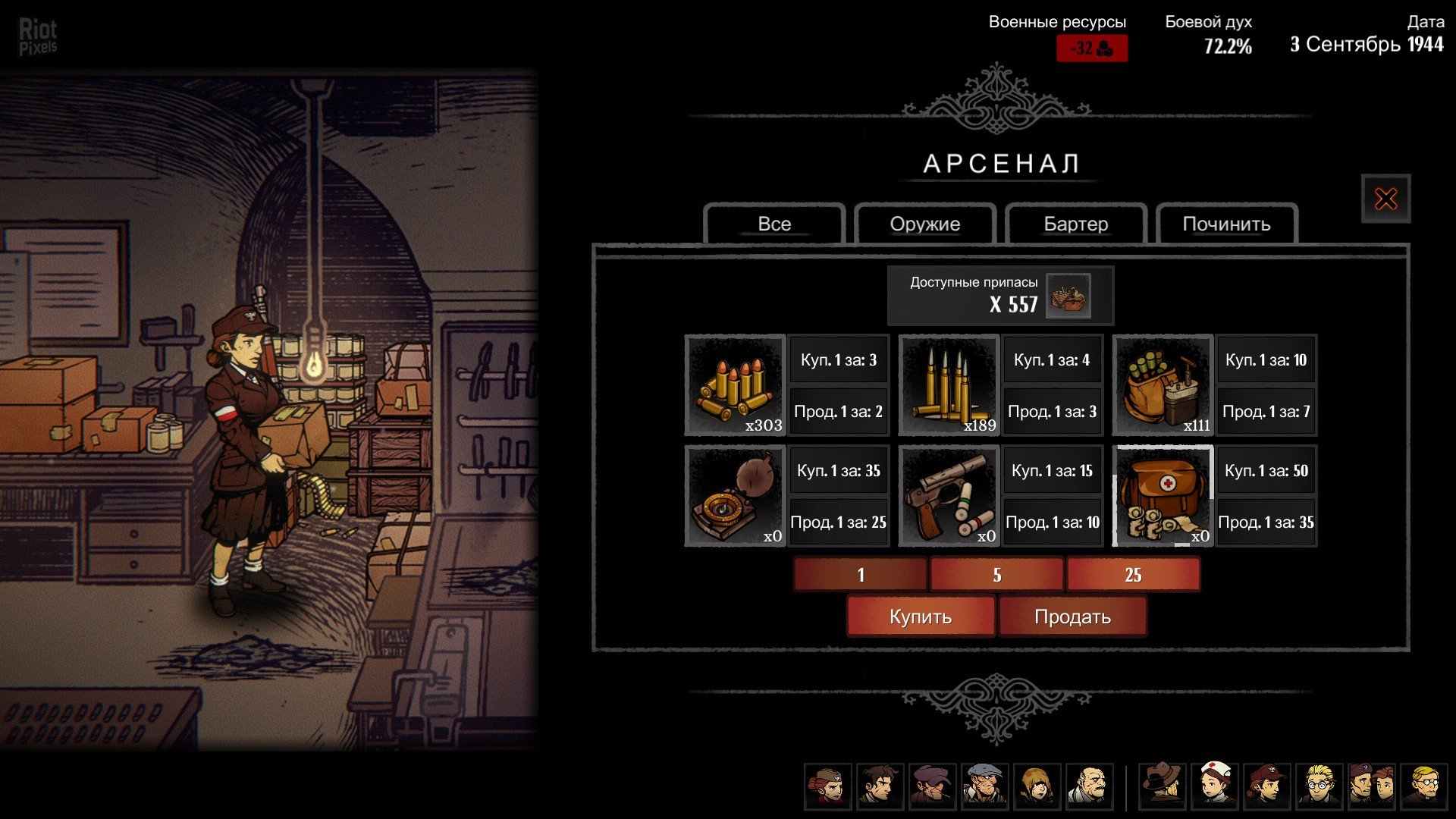Image resolution: width=1456 pixels, height=819 pixels.
Task: Pick the blonde hooded woman portrait
Action: tap(1037, 786)
